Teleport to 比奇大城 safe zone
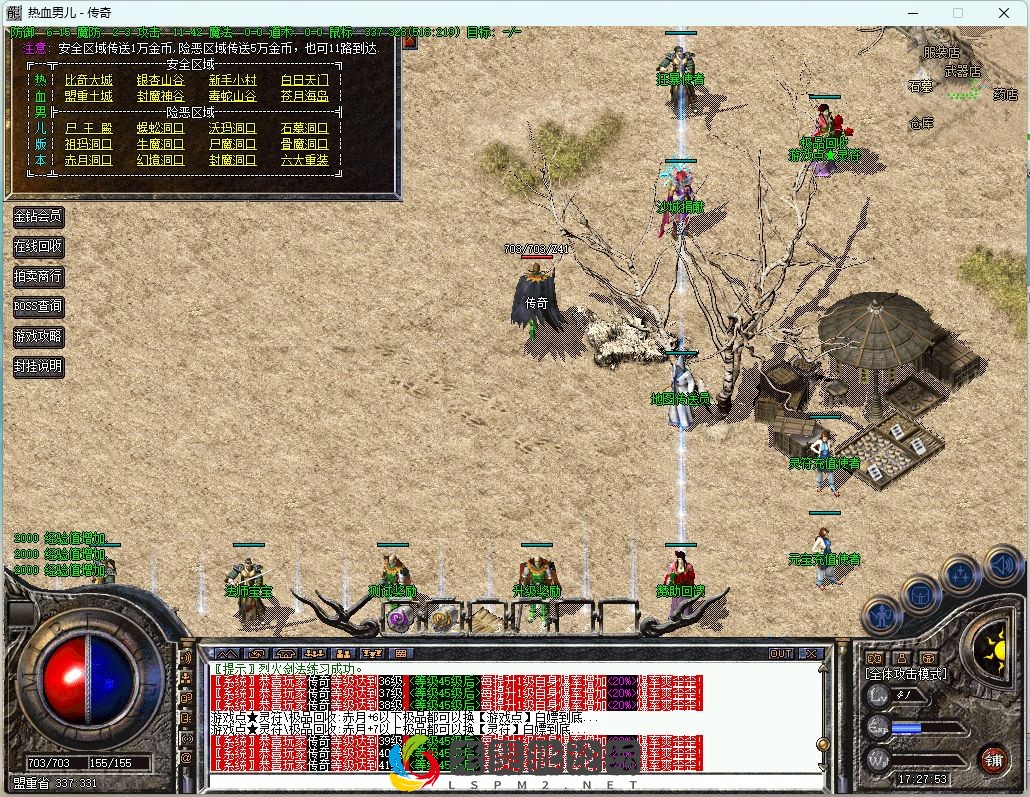 pyautogui.click(x=88, y=80)
